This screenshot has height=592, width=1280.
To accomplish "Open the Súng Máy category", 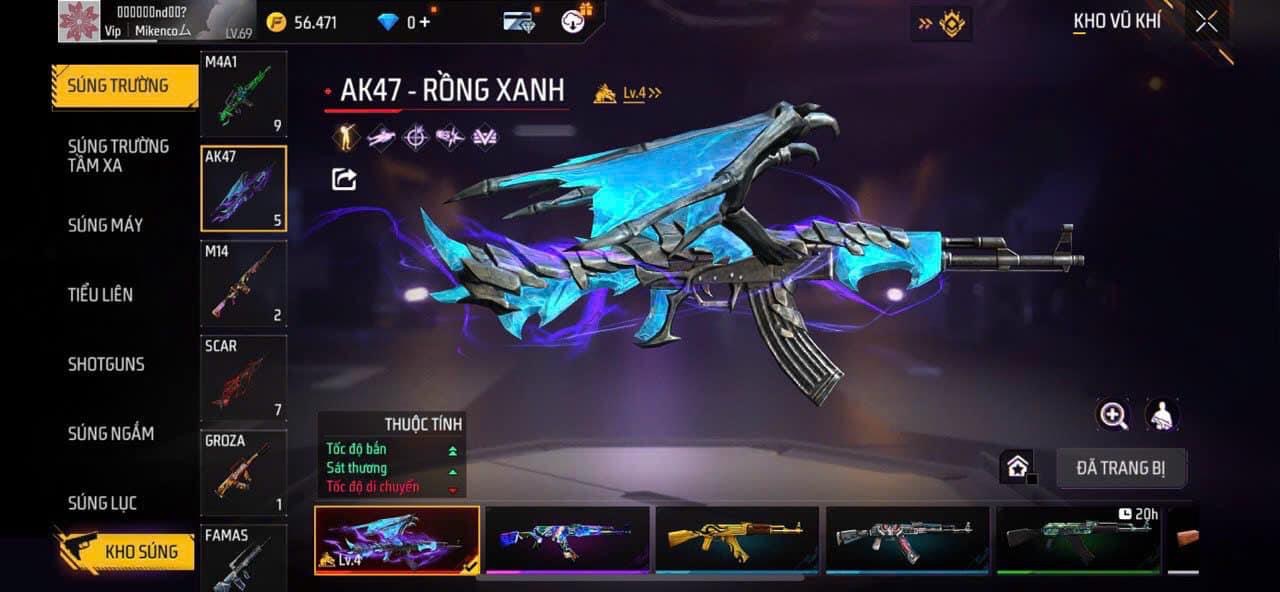I will [106, 225].
